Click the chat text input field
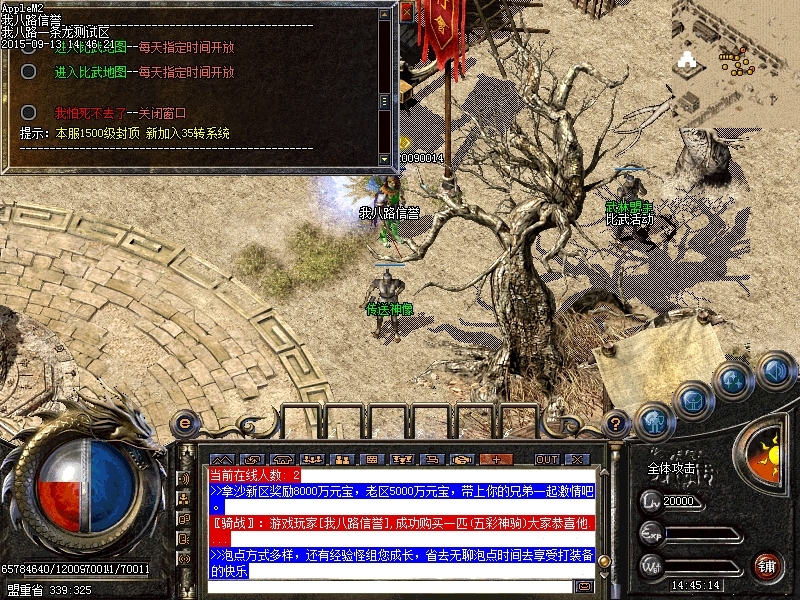 coord(390,586)
